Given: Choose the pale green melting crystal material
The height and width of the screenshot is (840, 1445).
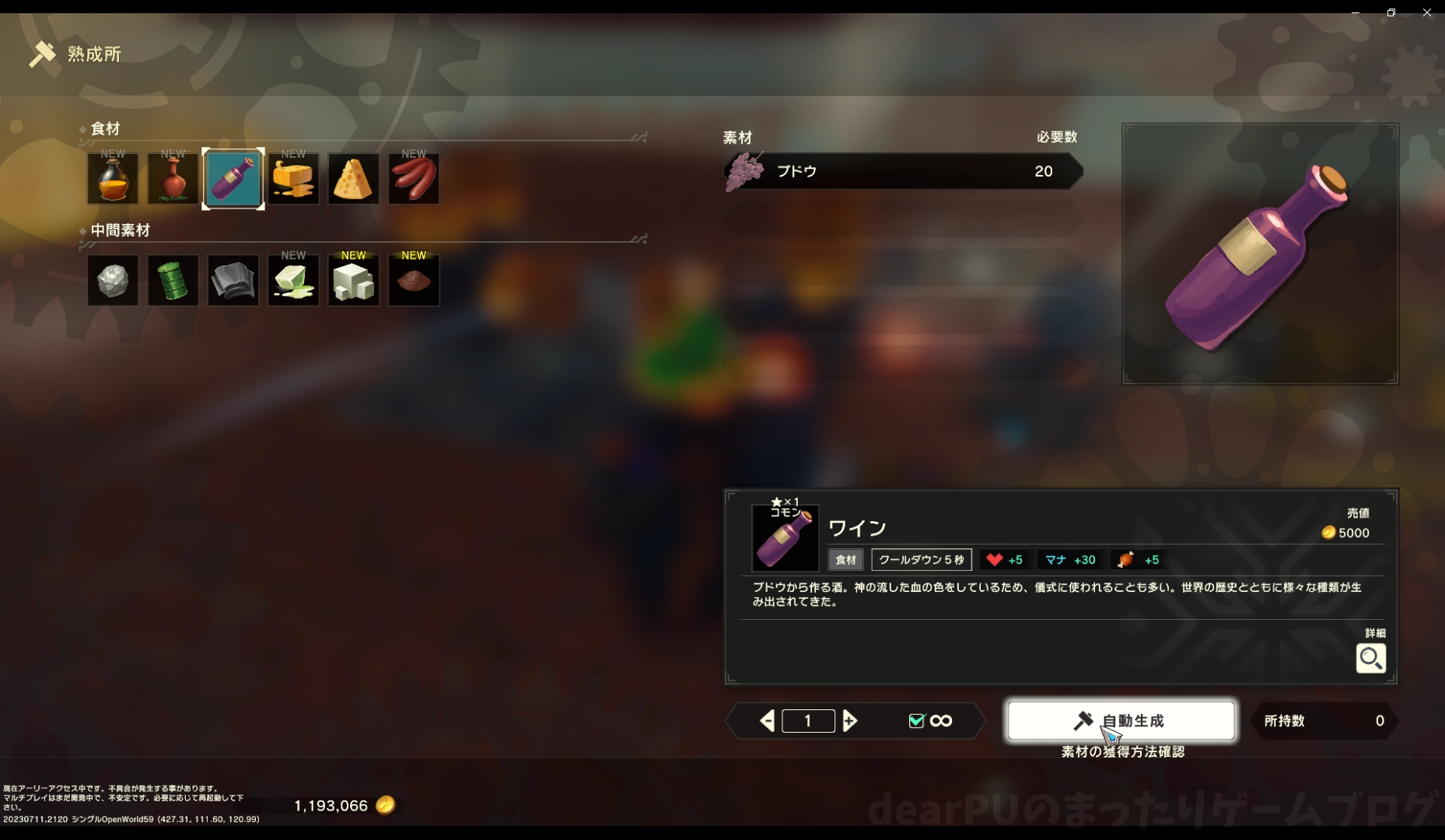Looking at the screenshot, I should tap(293, 281).
